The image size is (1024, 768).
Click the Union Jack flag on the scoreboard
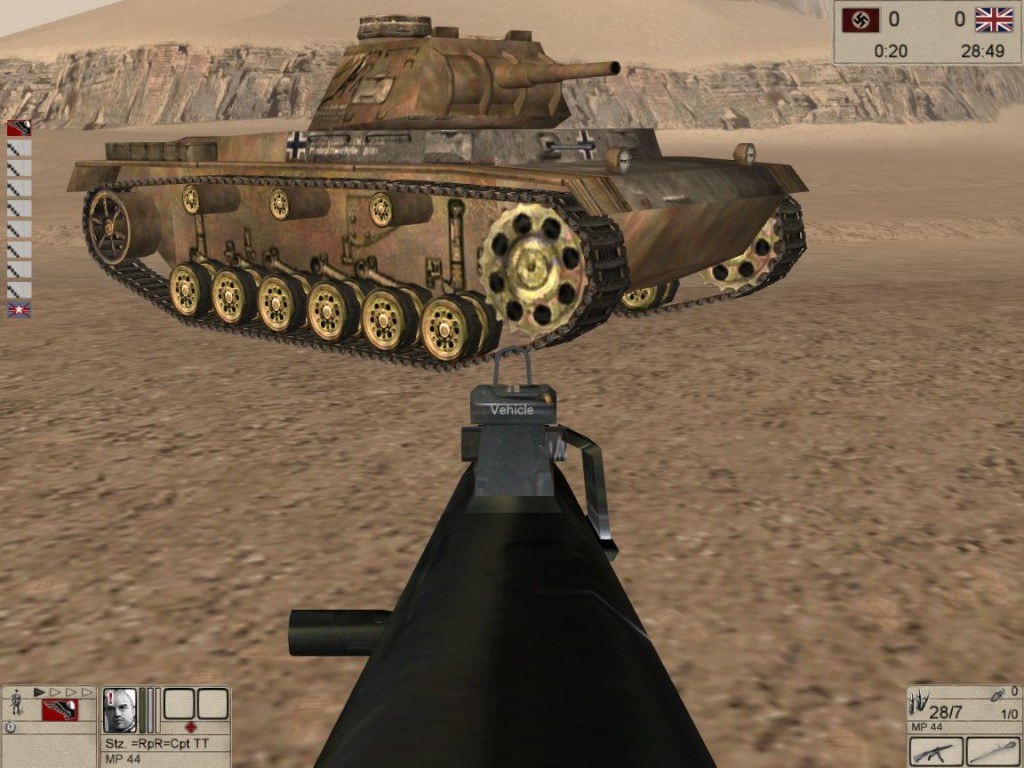(994, 20)
